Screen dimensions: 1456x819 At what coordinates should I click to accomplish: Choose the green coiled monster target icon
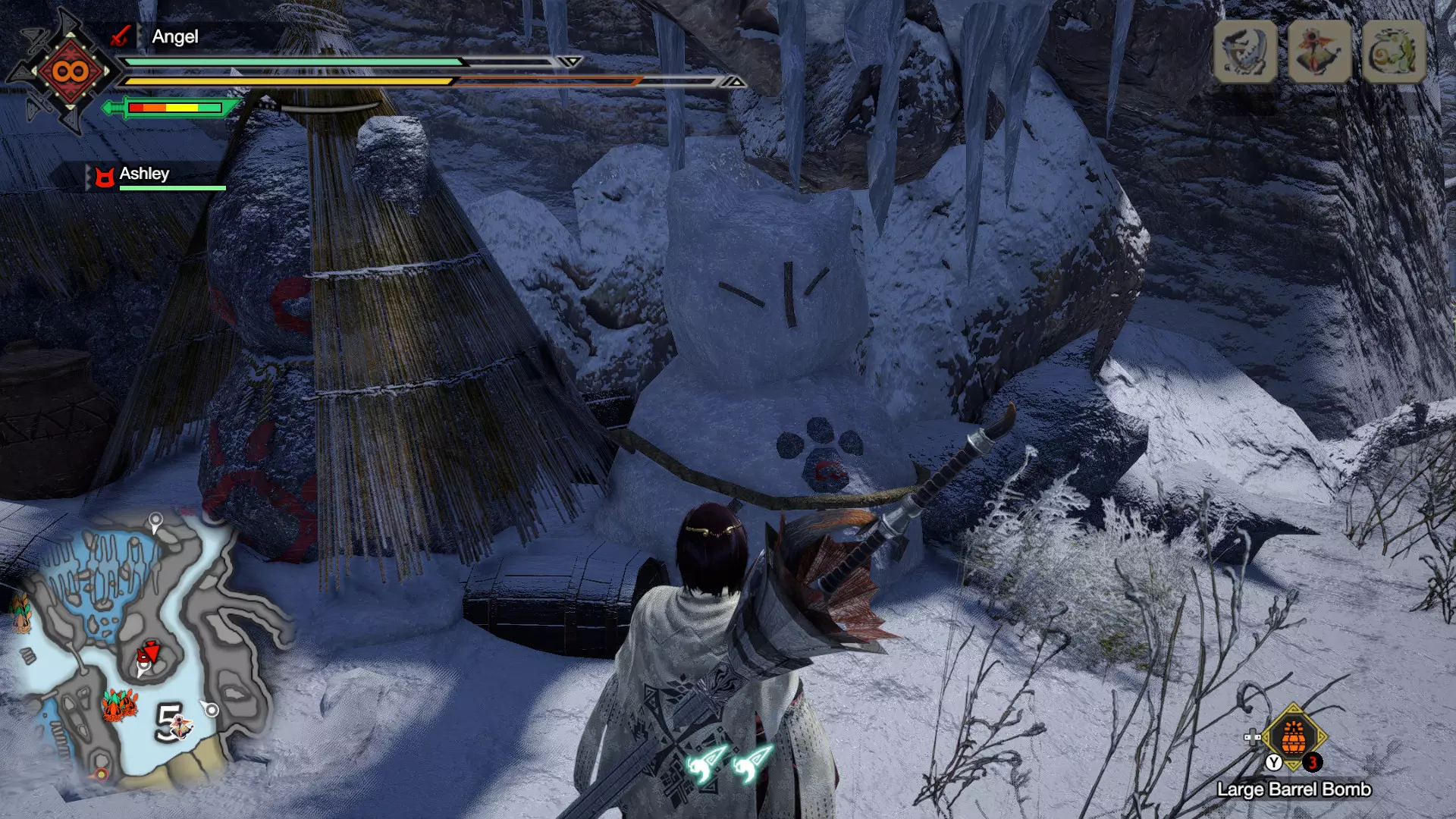point(1394,52)
